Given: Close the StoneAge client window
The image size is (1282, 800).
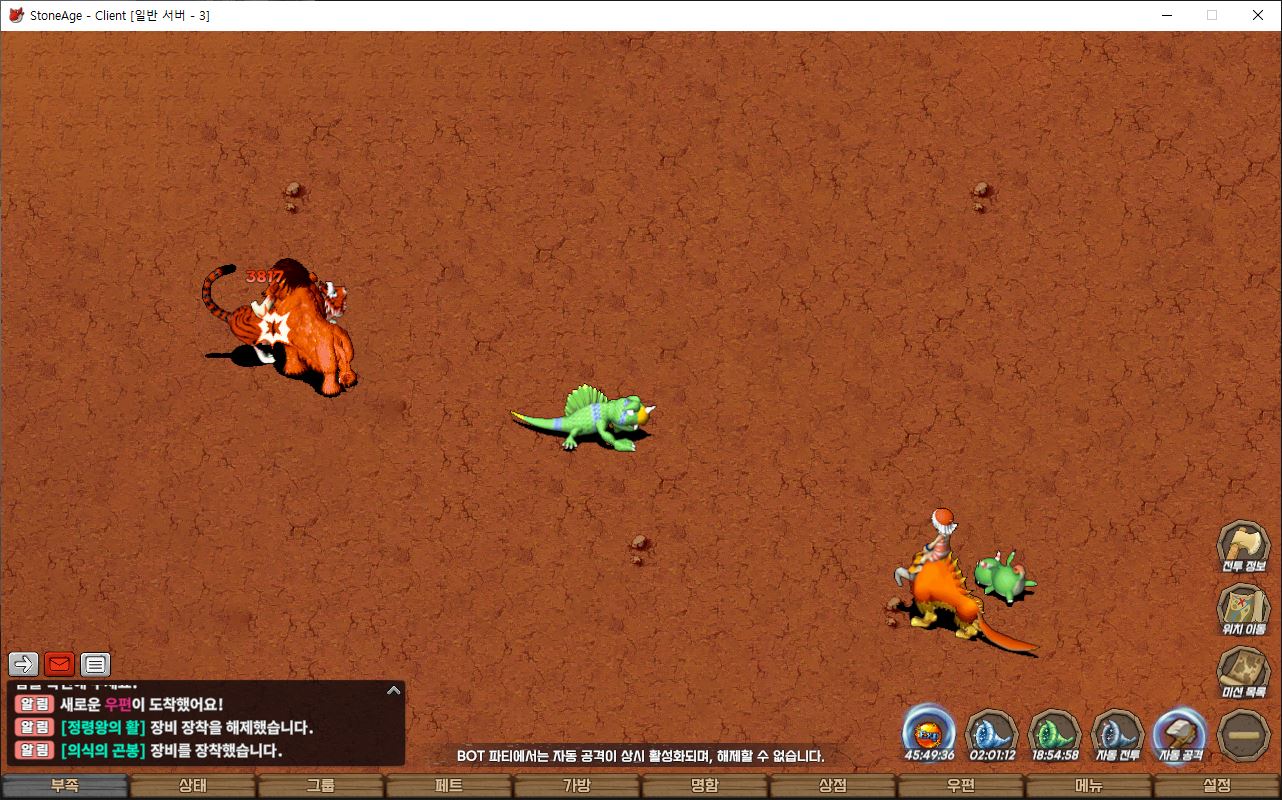Looking at the screenshot, I should pyautogui.click(x=1258, y=15).
